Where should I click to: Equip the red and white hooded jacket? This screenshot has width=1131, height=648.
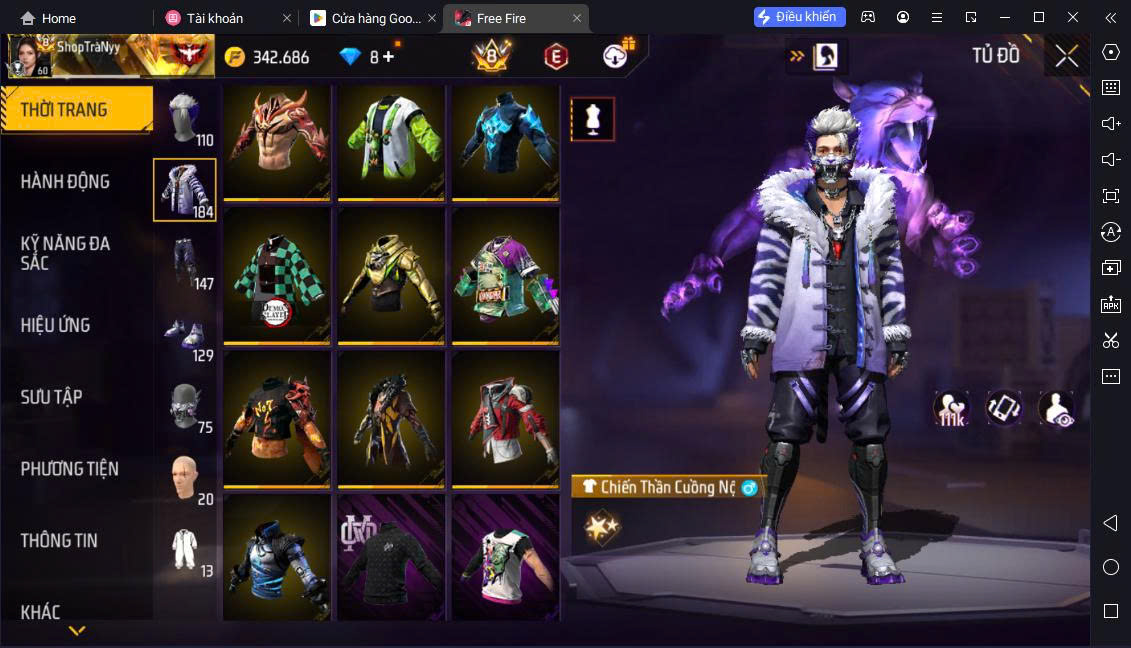coord(505,419)
